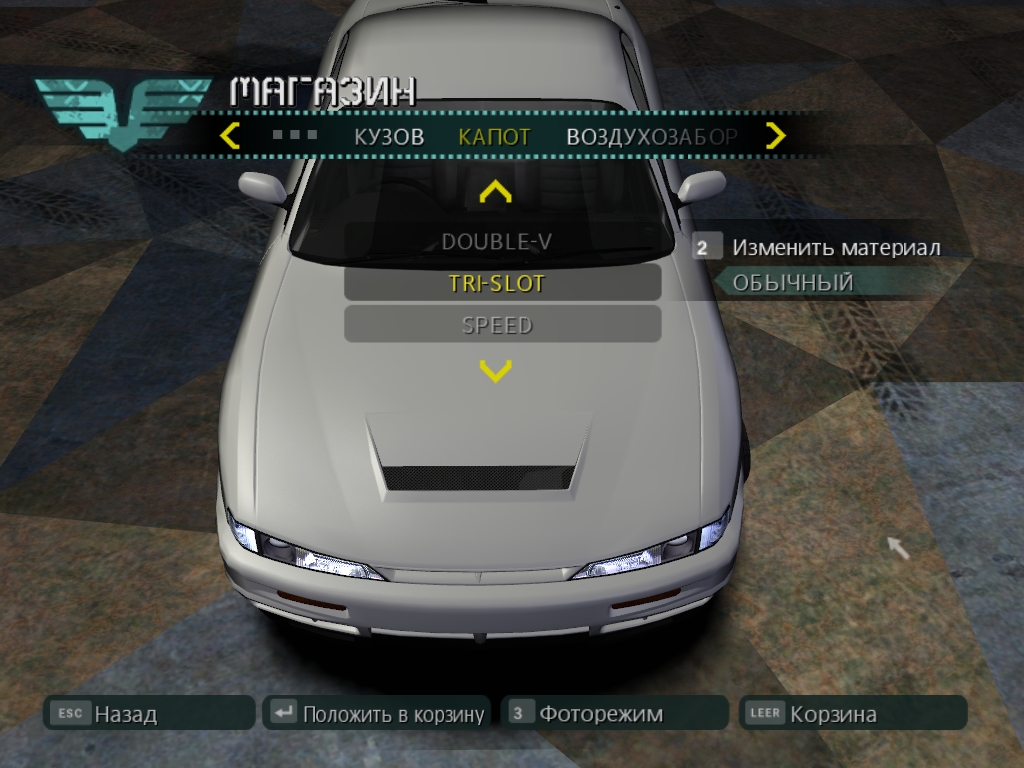Move up the hood list with the up arrow
This screenshot has height=768, width=1024.
[496, 191]
